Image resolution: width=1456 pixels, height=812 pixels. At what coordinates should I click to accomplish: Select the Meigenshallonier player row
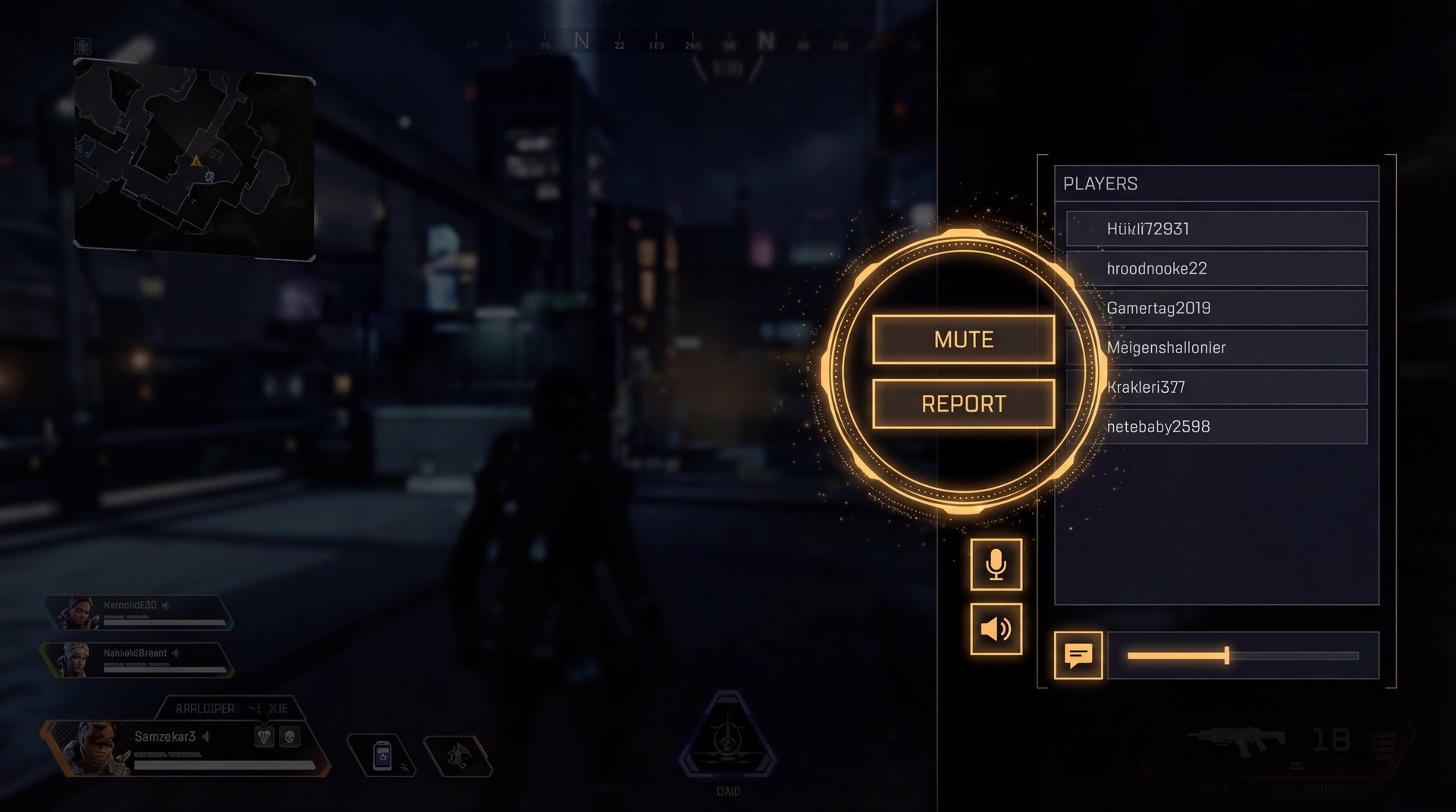click(1216, 347)
